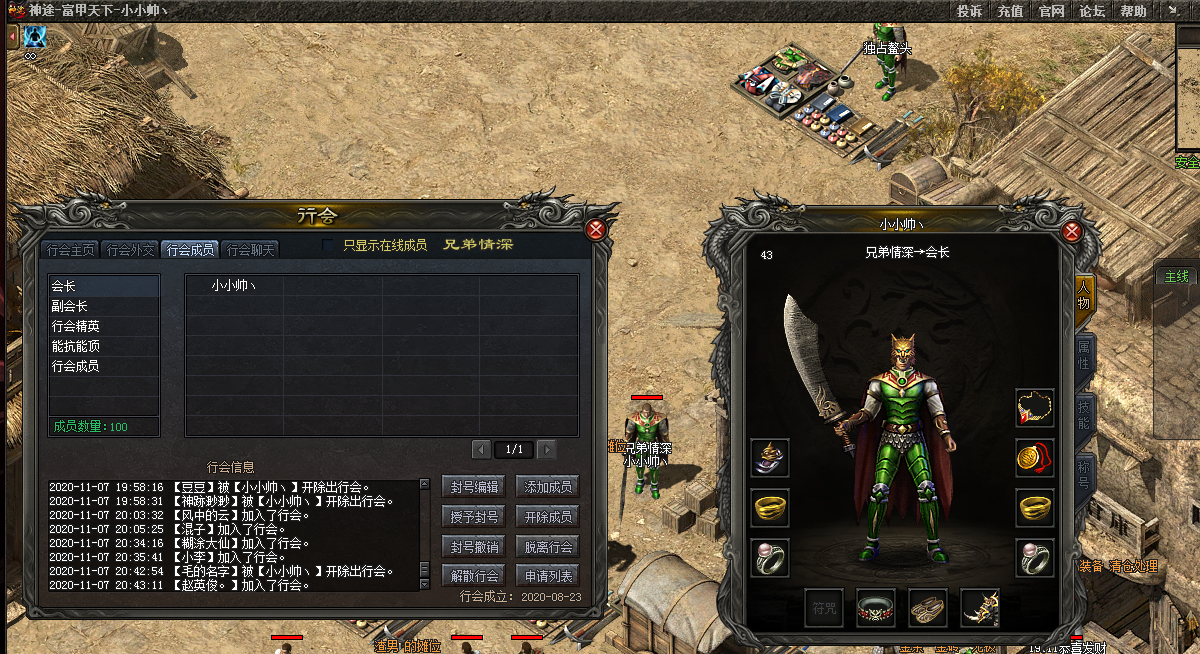Open the 申请列表 applications list

(x=548, y=576)
